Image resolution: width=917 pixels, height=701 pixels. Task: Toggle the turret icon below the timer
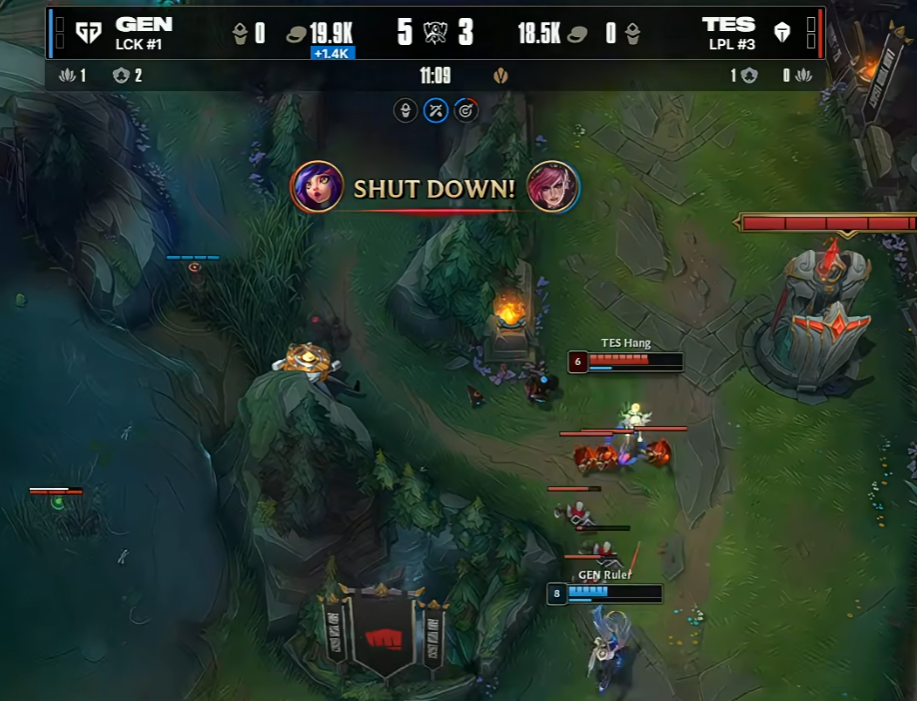pos(406,110)
